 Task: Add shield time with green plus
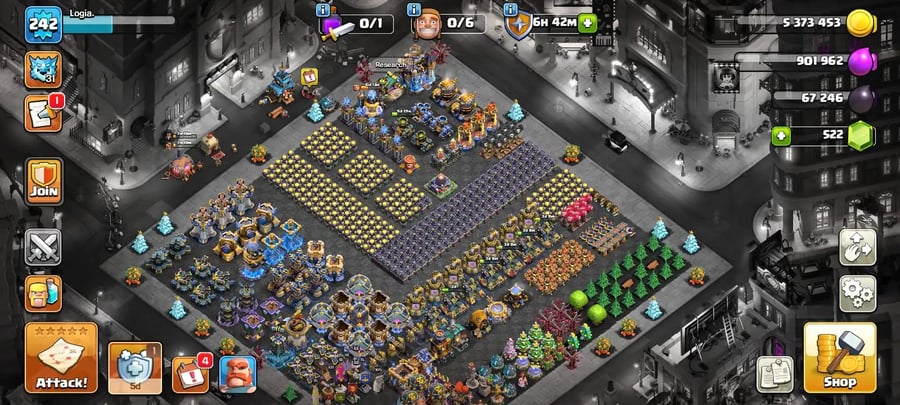[587, 23]
